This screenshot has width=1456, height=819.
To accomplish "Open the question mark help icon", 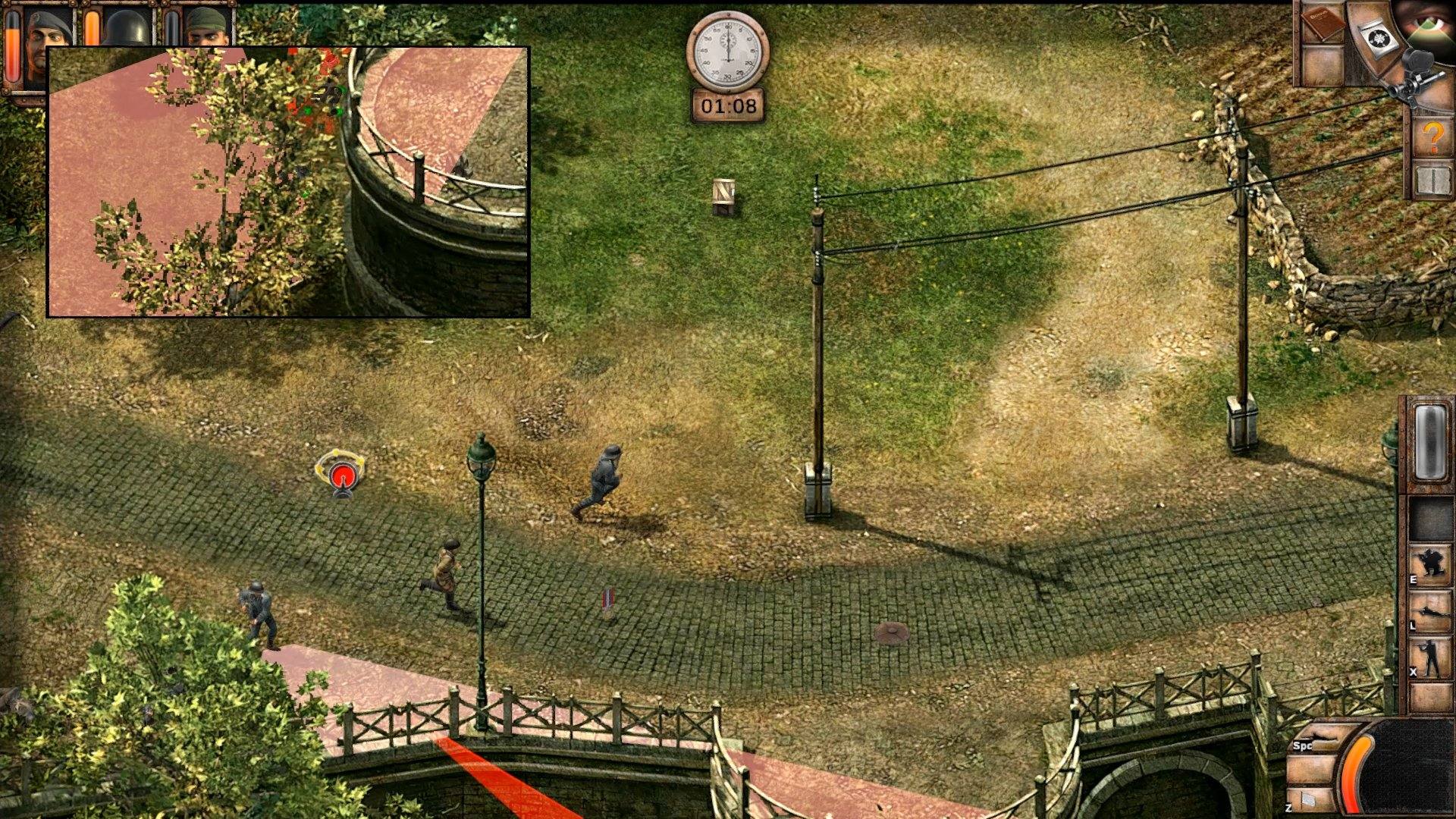I will (1433, 136).
